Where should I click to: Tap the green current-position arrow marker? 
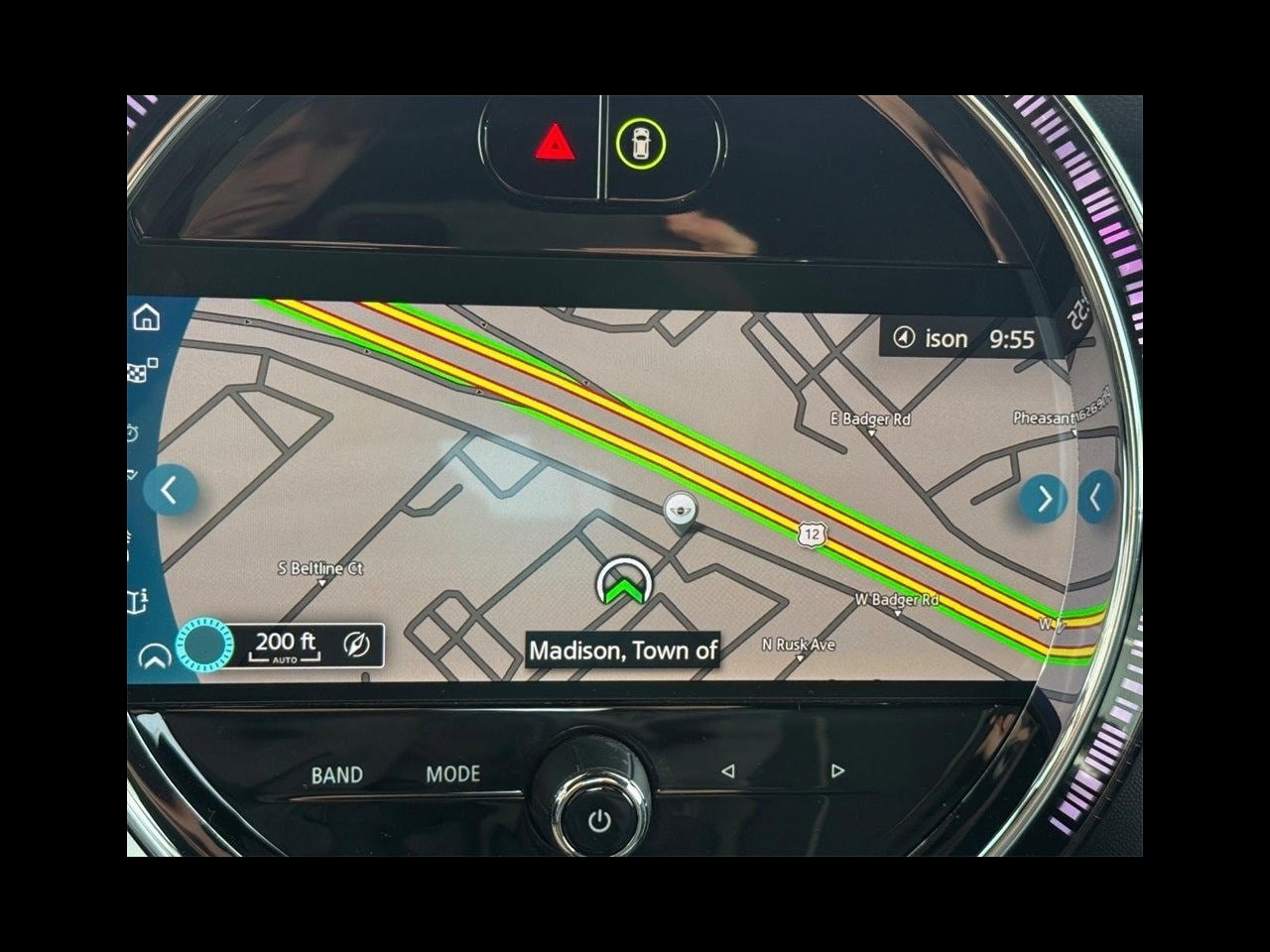point(623,584)
